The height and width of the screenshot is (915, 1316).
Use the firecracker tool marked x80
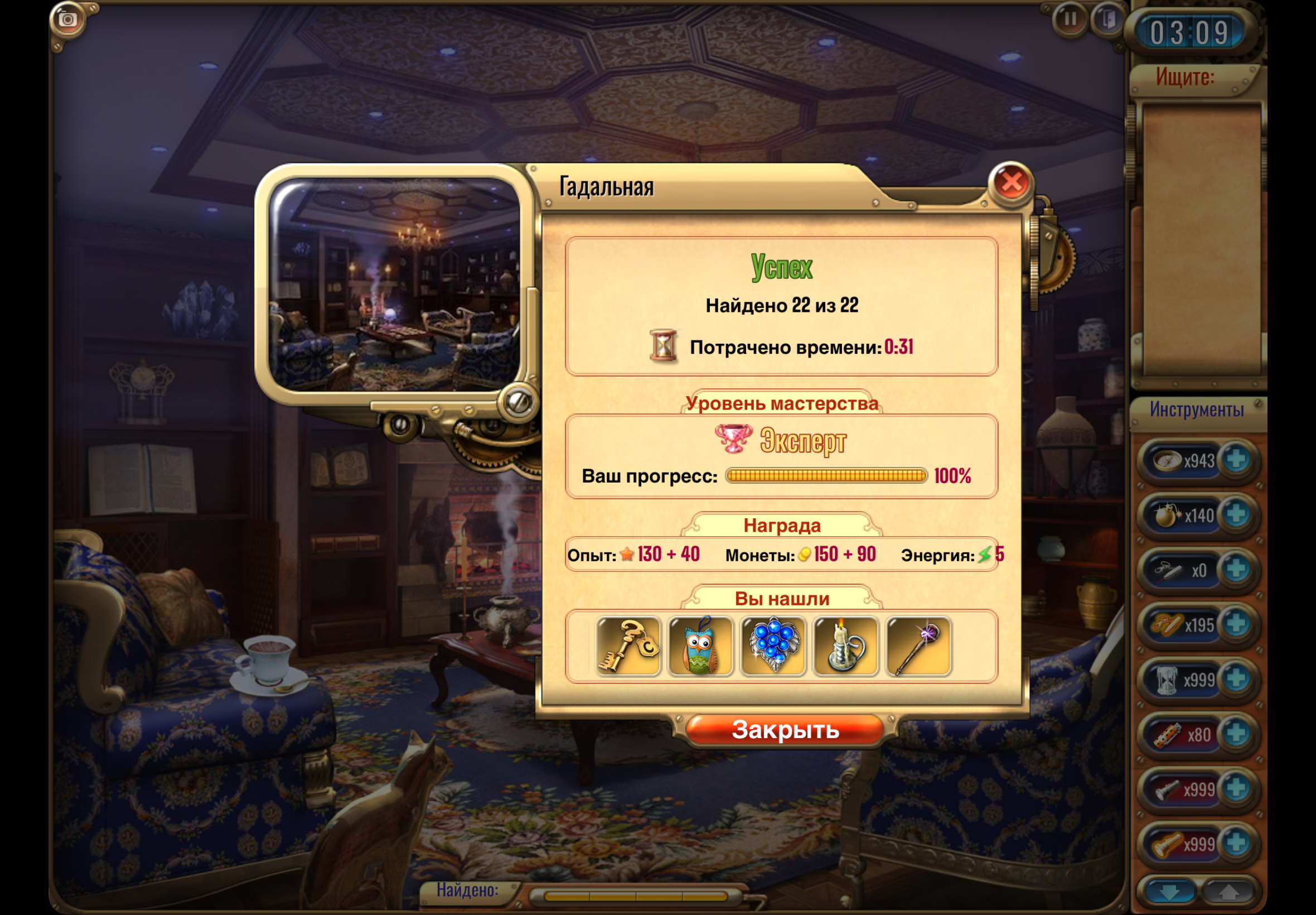coord(1167,735)
